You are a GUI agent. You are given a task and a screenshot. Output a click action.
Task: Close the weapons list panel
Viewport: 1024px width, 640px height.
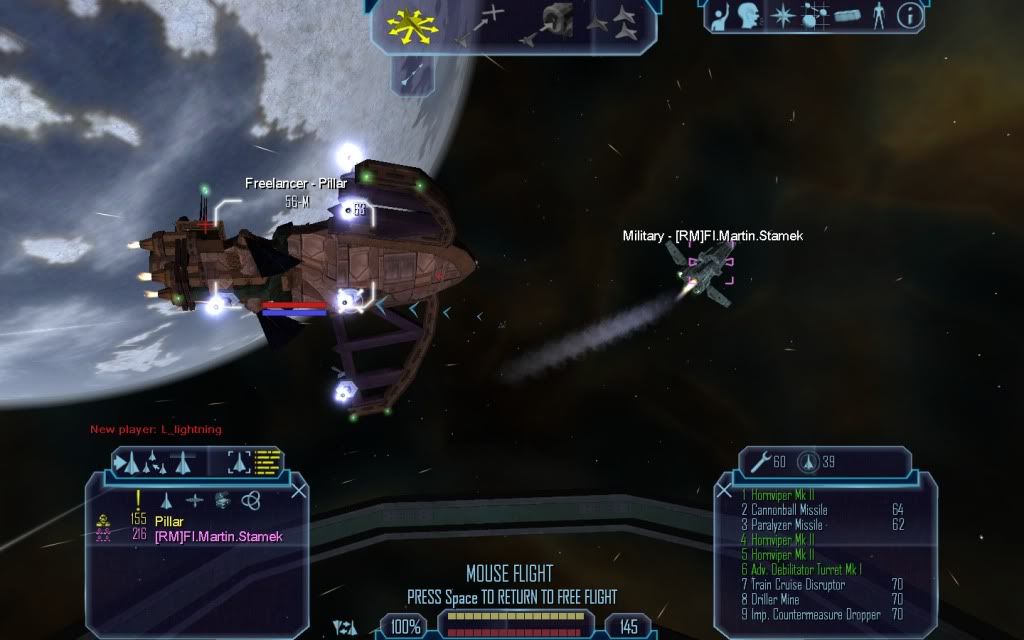pos(725,490)
